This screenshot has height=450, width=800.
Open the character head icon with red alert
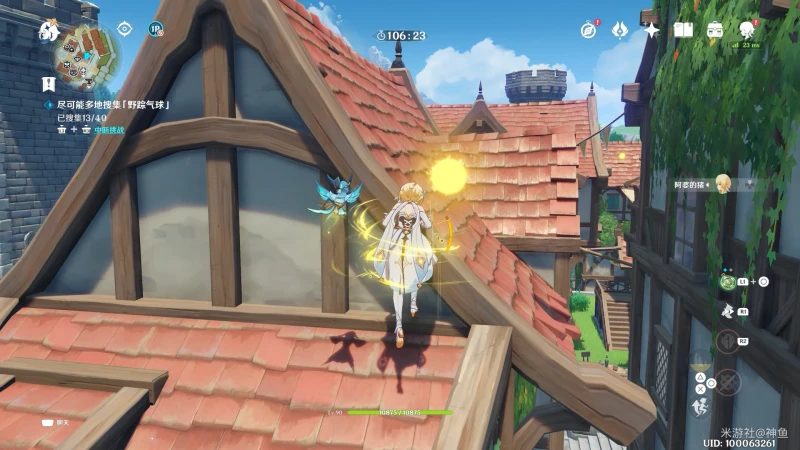[x=747, y=30]
